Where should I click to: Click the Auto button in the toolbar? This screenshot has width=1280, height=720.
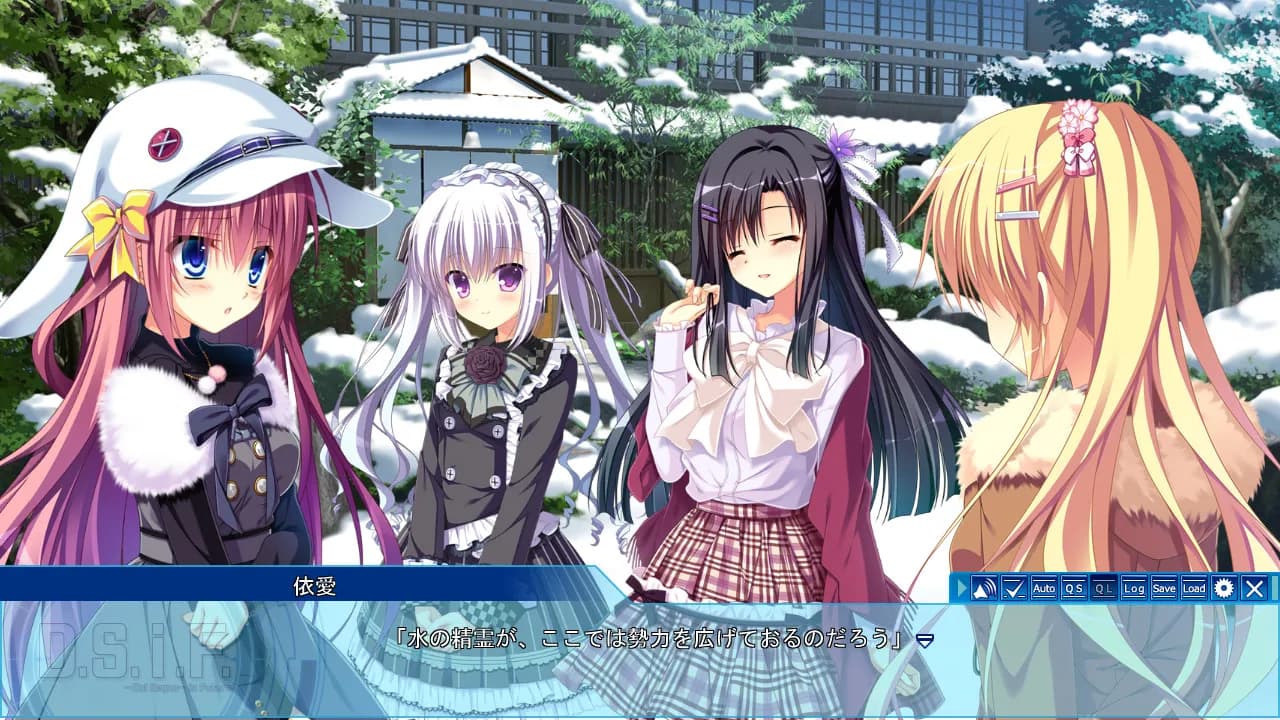click(x=1043, y=589)
